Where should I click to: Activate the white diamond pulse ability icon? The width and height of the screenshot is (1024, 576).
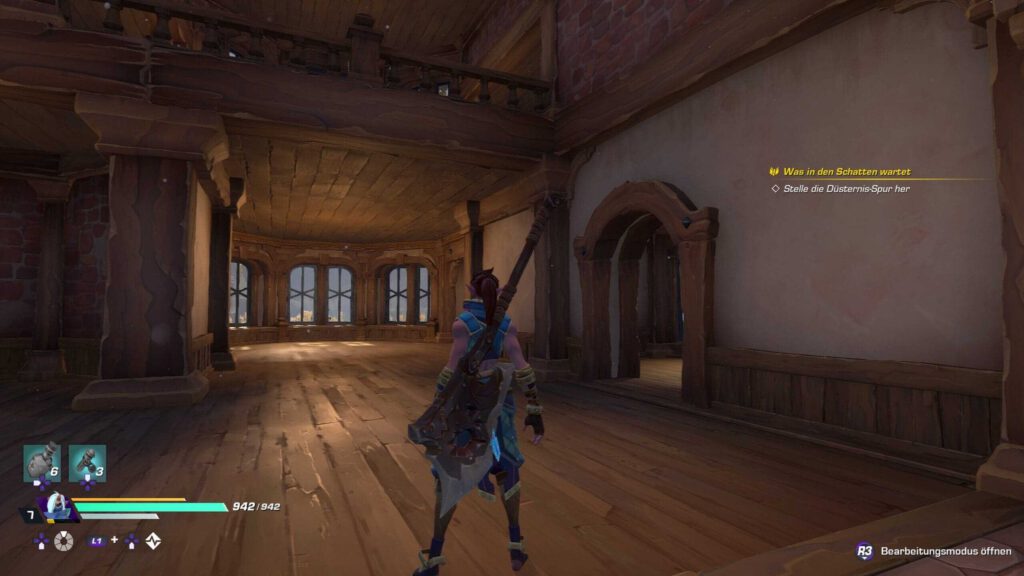point(153,541)
